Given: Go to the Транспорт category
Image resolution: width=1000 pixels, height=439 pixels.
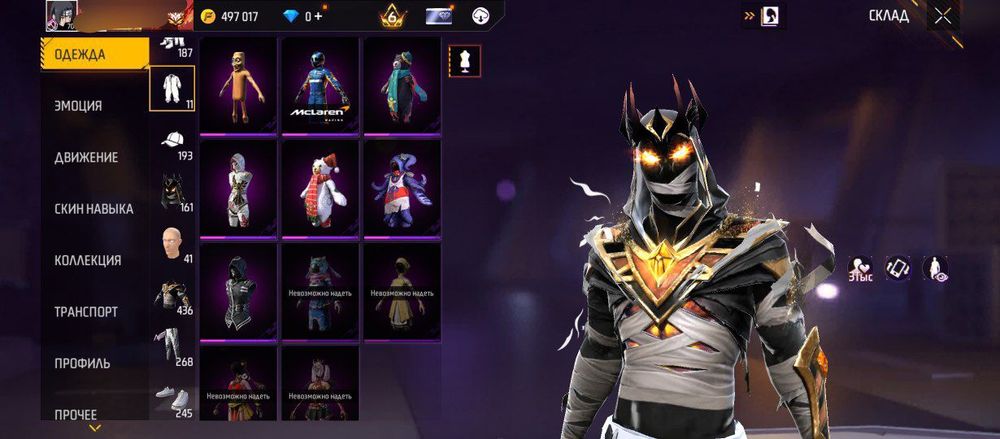Looking at the screenshot, I should pos(85,312).
